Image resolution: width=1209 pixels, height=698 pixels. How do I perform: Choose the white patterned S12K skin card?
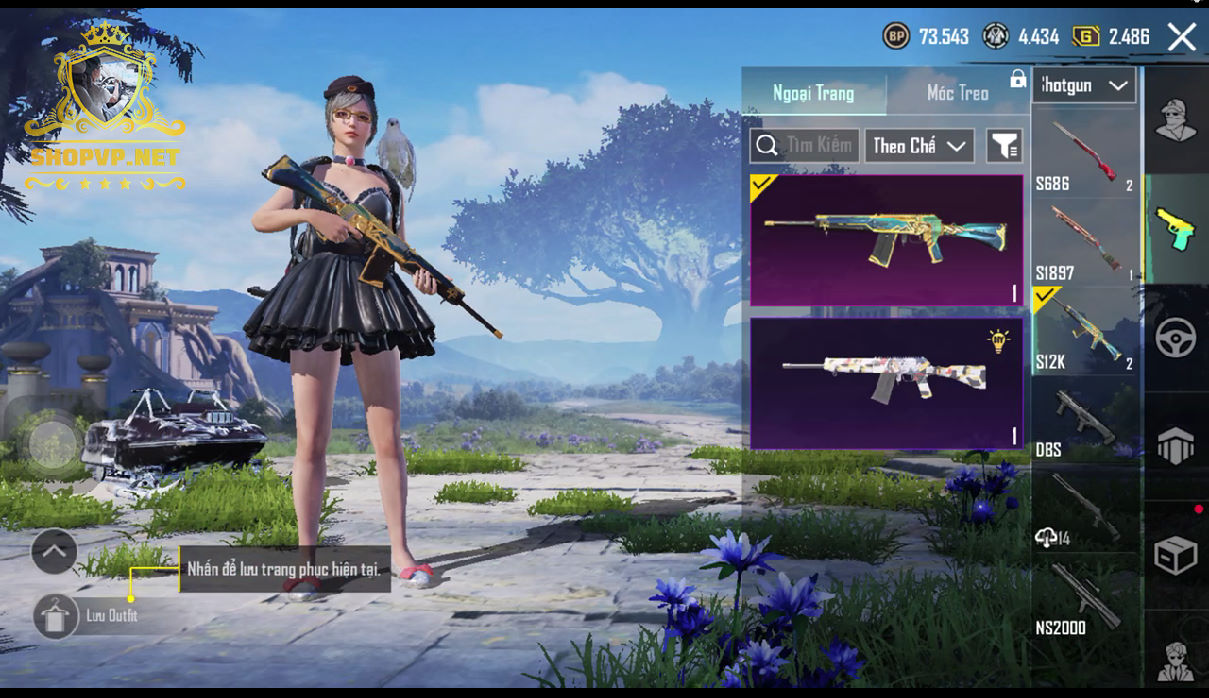click(x=886, y=384)
